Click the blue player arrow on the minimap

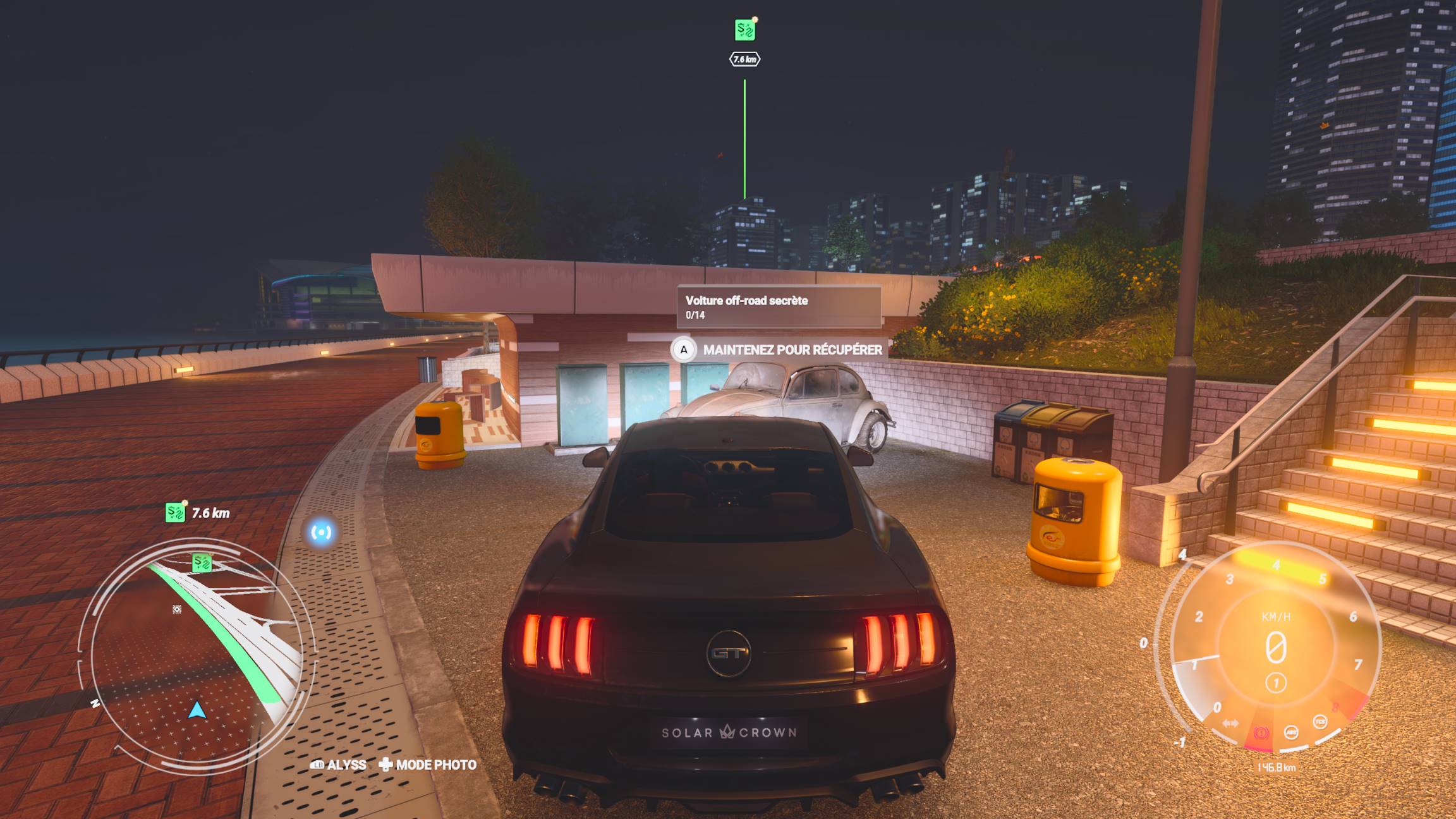click(197, 711)
